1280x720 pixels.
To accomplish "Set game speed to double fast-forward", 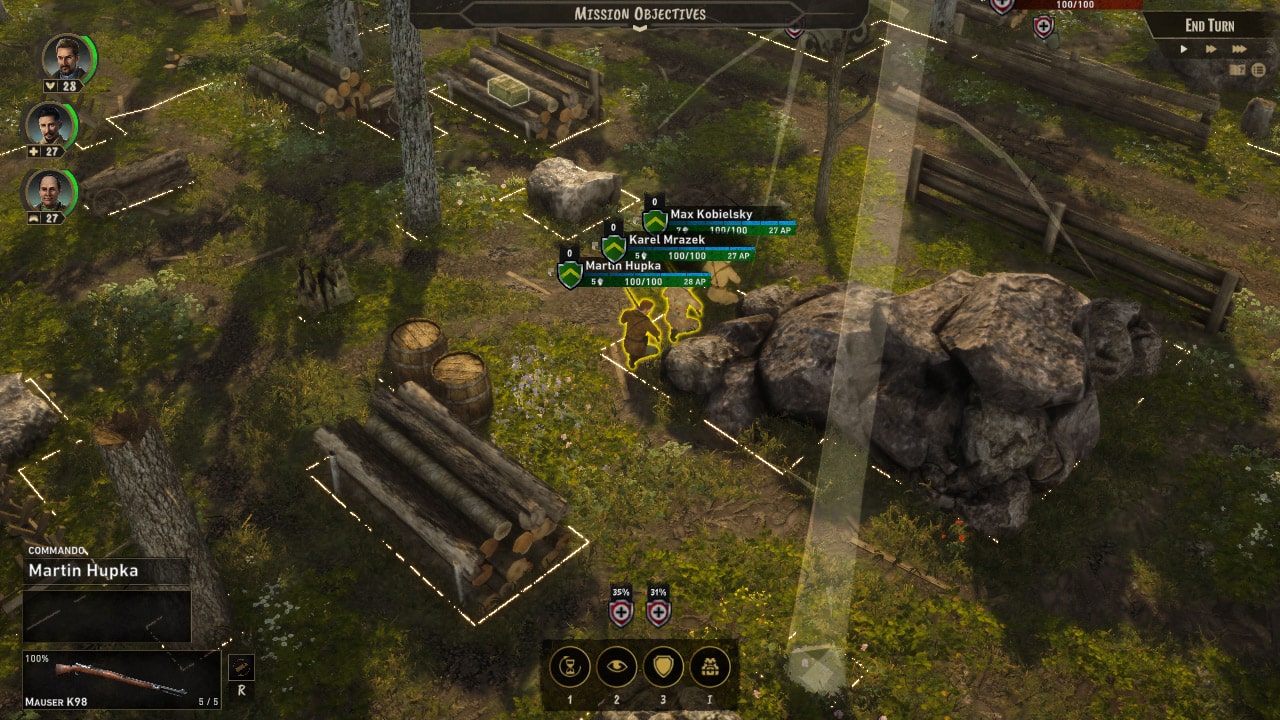I will click(1212, 49).
